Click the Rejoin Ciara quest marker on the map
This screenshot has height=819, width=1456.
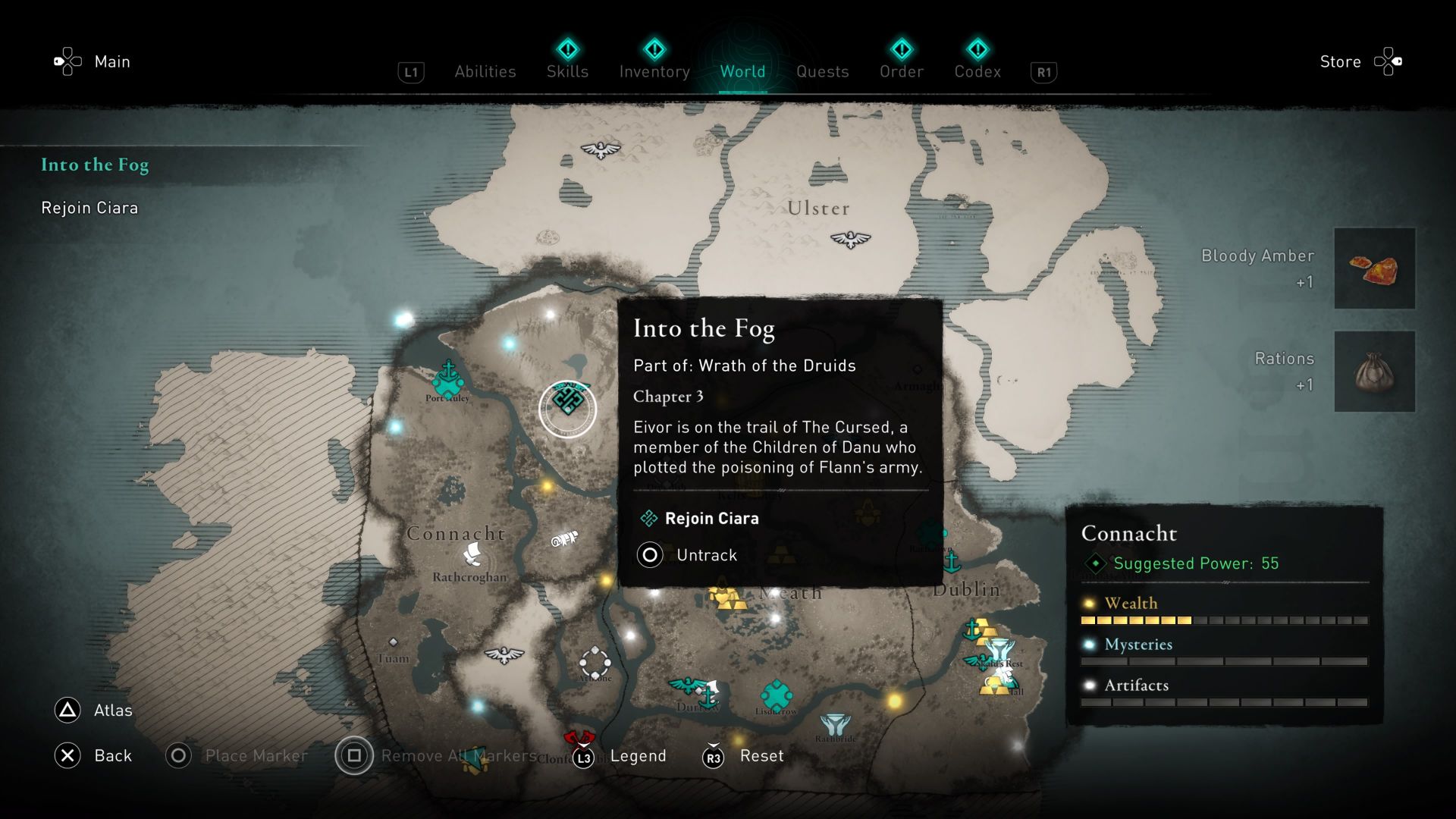click(x=567, y=408)
